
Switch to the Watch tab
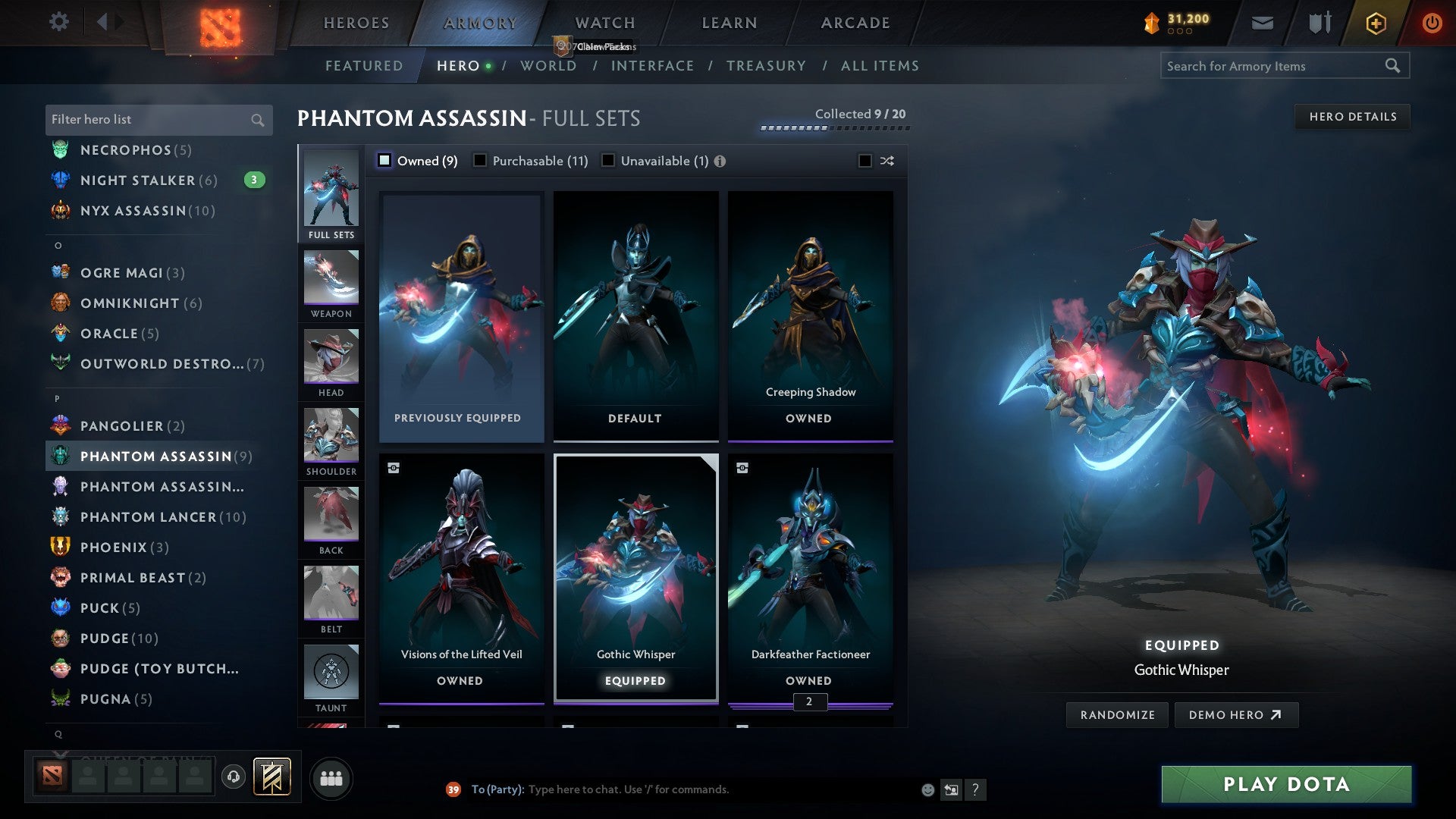click(605, 23)
